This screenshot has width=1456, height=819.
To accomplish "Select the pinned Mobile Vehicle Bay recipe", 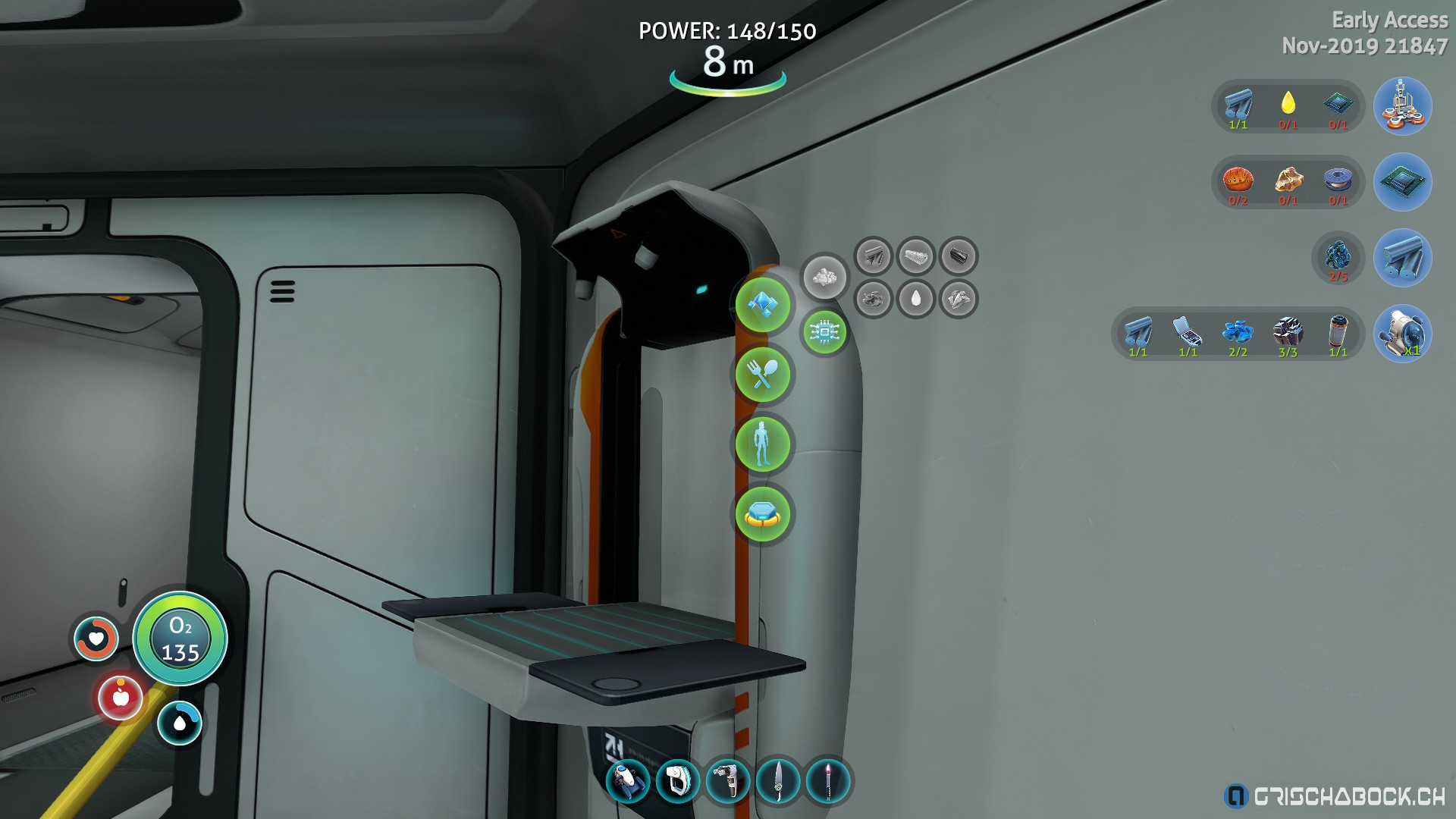I will coord(1402,106).
